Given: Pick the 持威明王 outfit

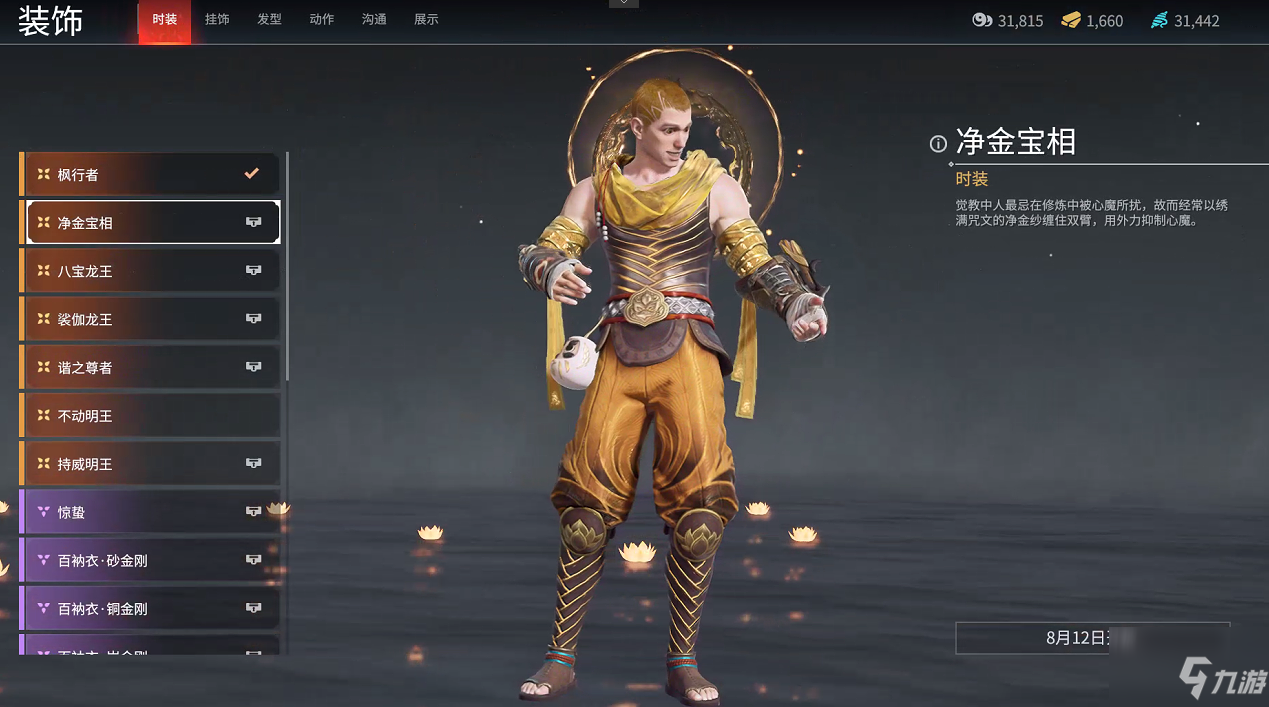Looking at the screenshot, I should click(x=150, y=464).
